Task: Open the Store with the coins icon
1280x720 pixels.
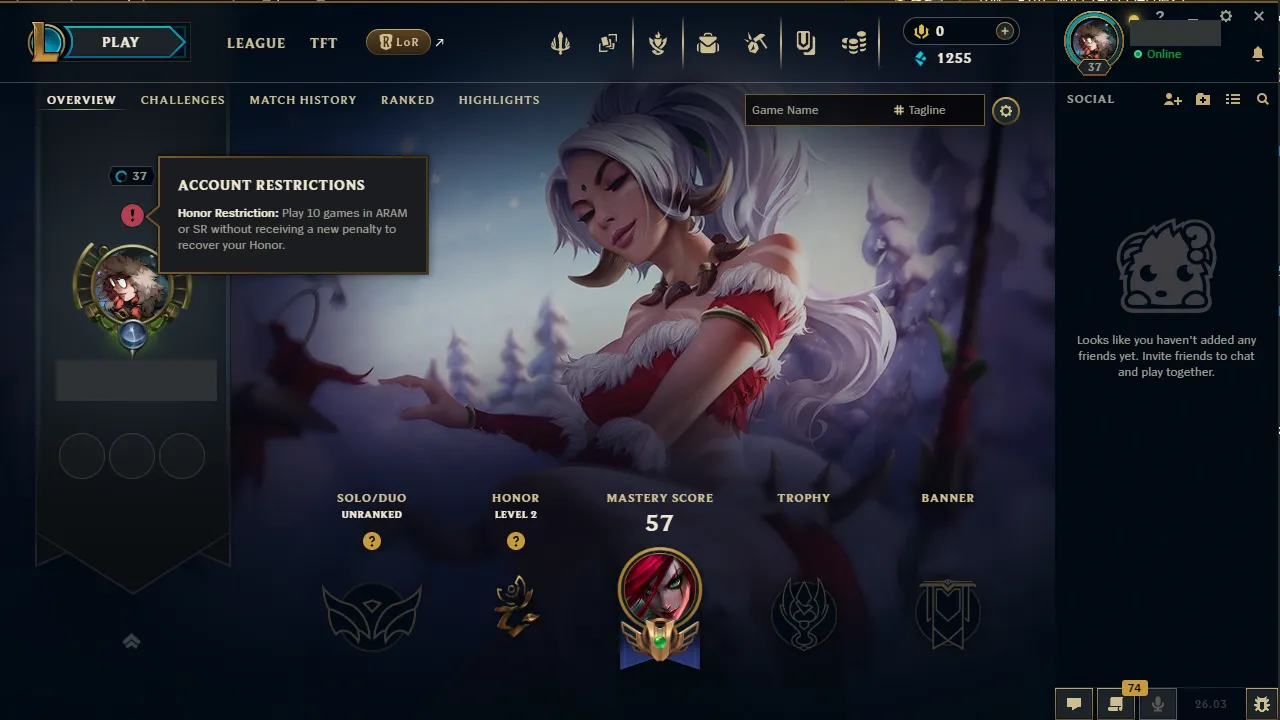Action: tap(853, 42)
